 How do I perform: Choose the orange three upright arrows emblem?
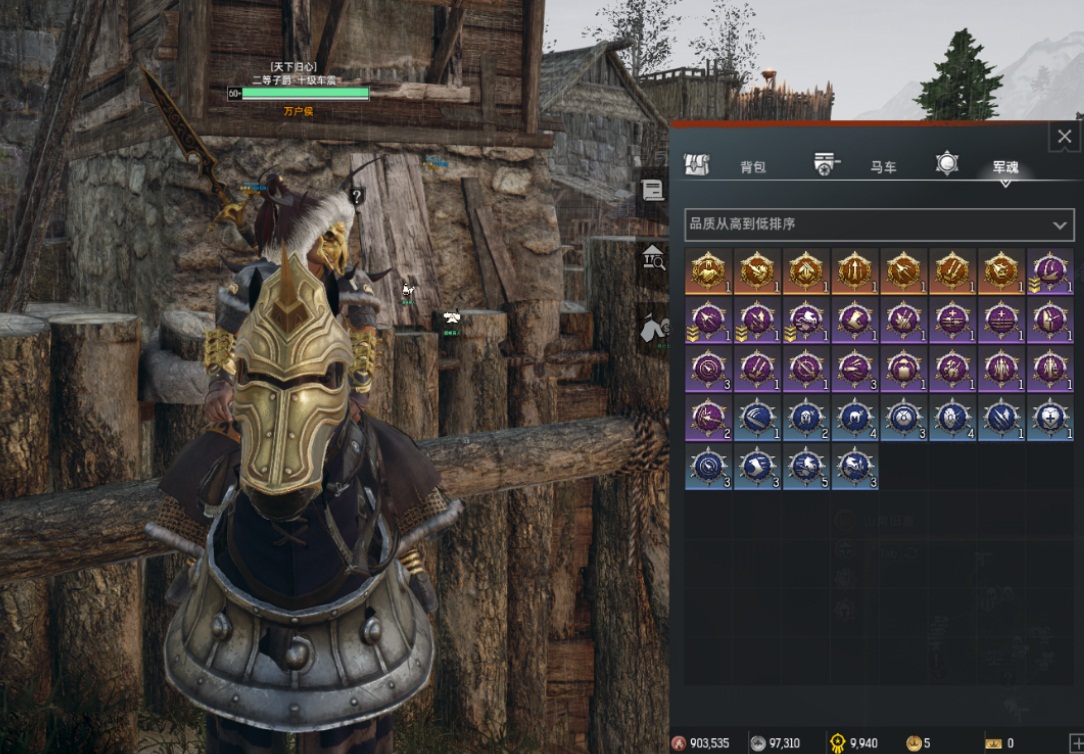point(855,270)
